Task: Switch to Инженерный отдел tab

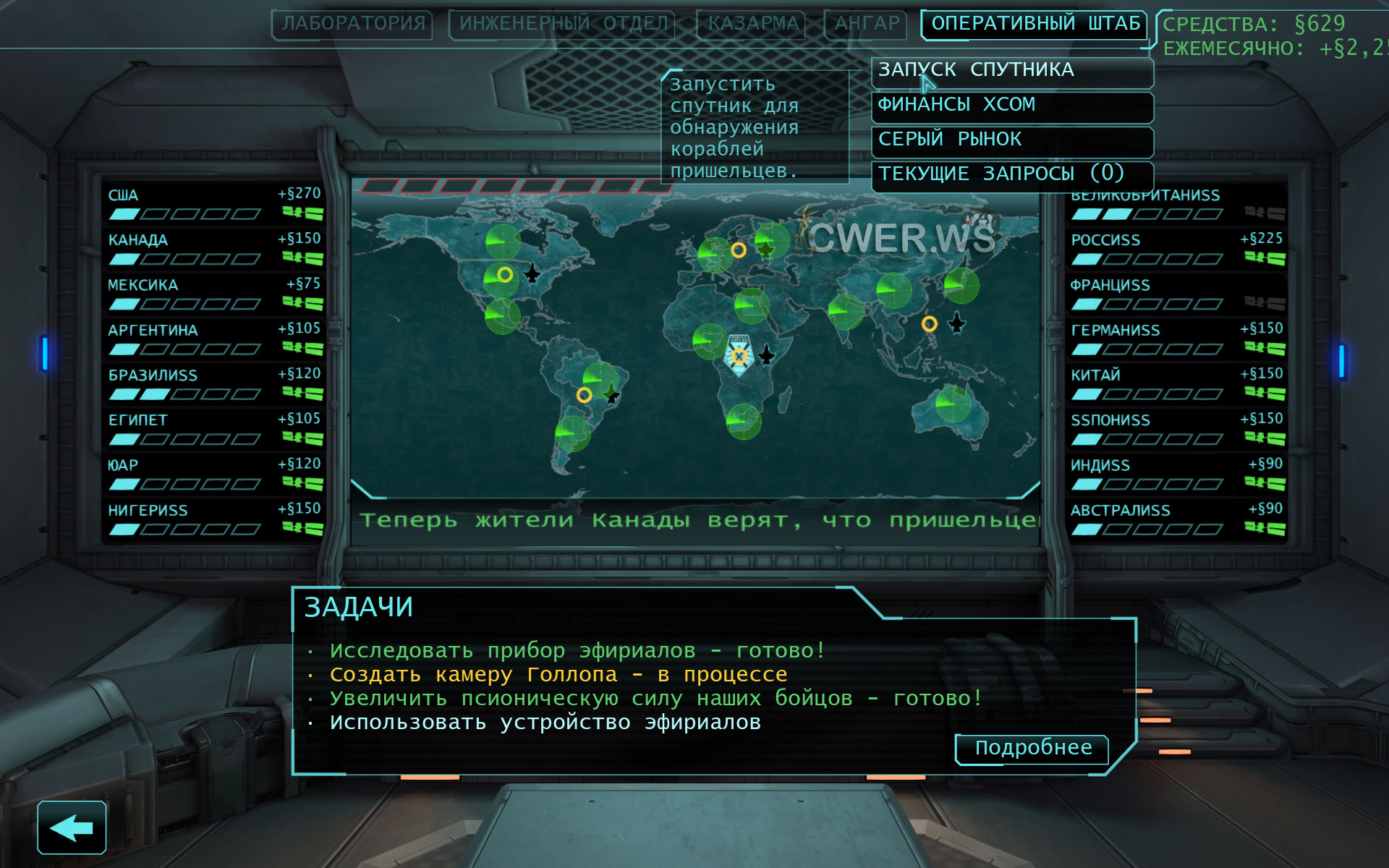Action: coord(563,24)
